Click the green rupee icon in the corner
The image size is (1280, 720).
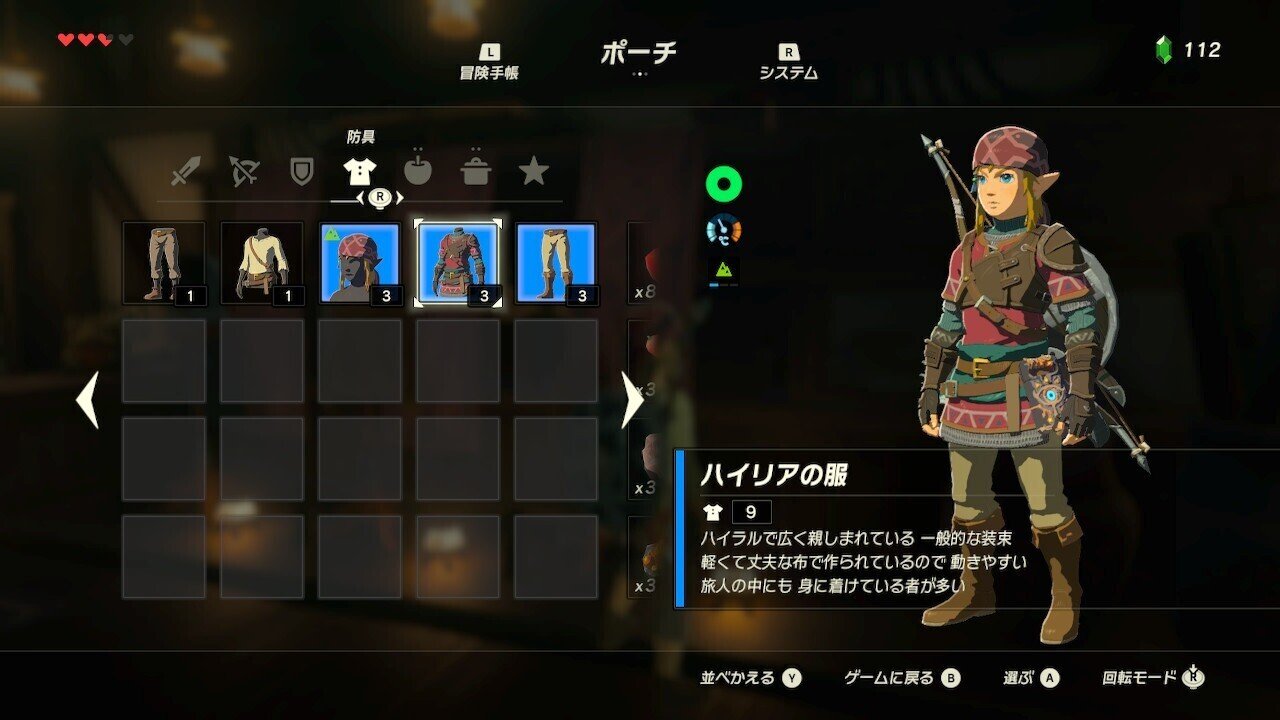click(x=1162, y=44)
